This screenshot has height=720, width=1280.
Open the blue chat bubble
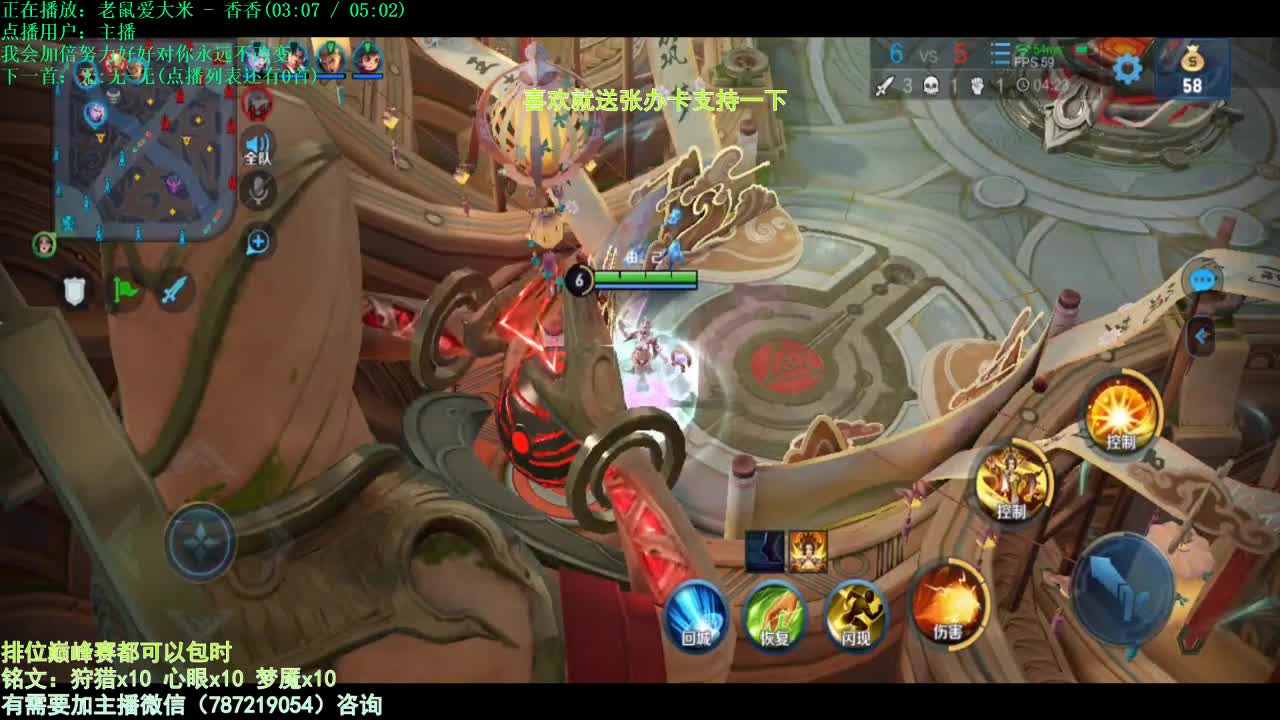(1202, 281)
